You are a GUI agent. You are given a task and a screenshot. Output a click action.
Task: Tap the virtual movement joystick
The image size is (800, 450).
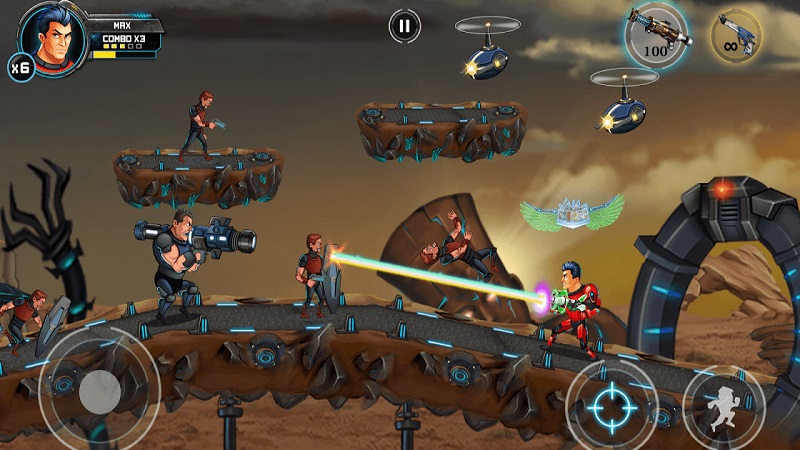tap(100, 389)
